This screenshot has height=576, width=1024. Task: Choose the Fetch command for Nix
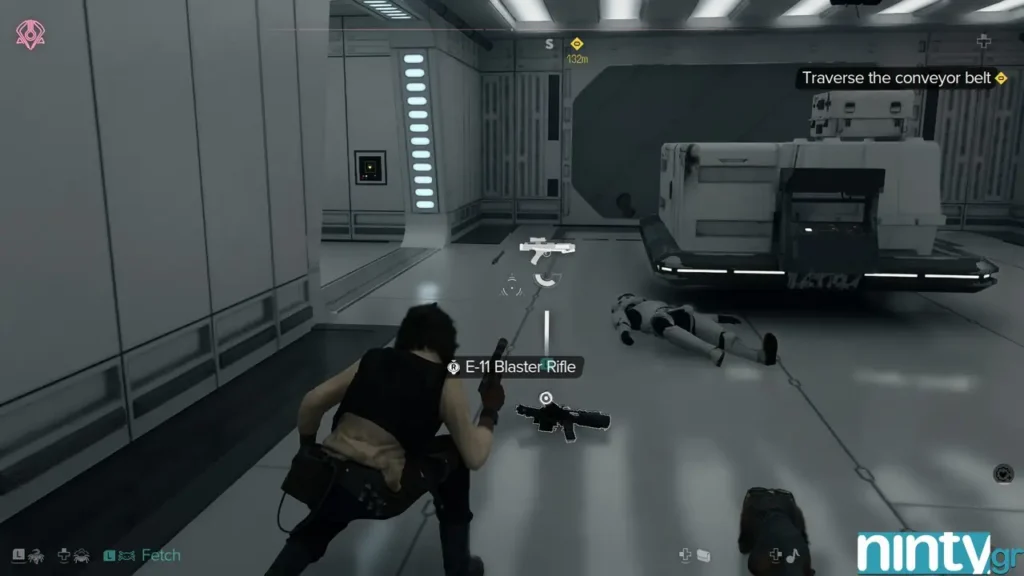160,555
